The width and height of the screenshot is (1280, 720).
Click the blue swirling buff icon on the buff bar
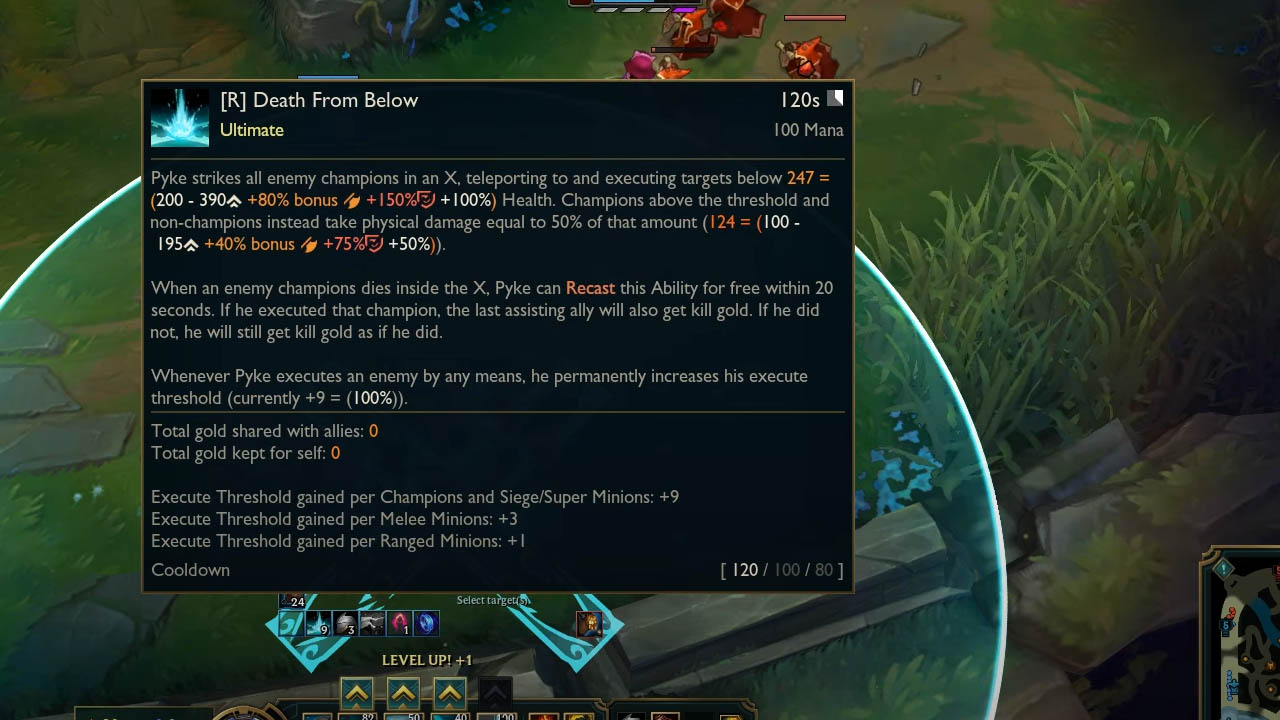coord(426,624)
